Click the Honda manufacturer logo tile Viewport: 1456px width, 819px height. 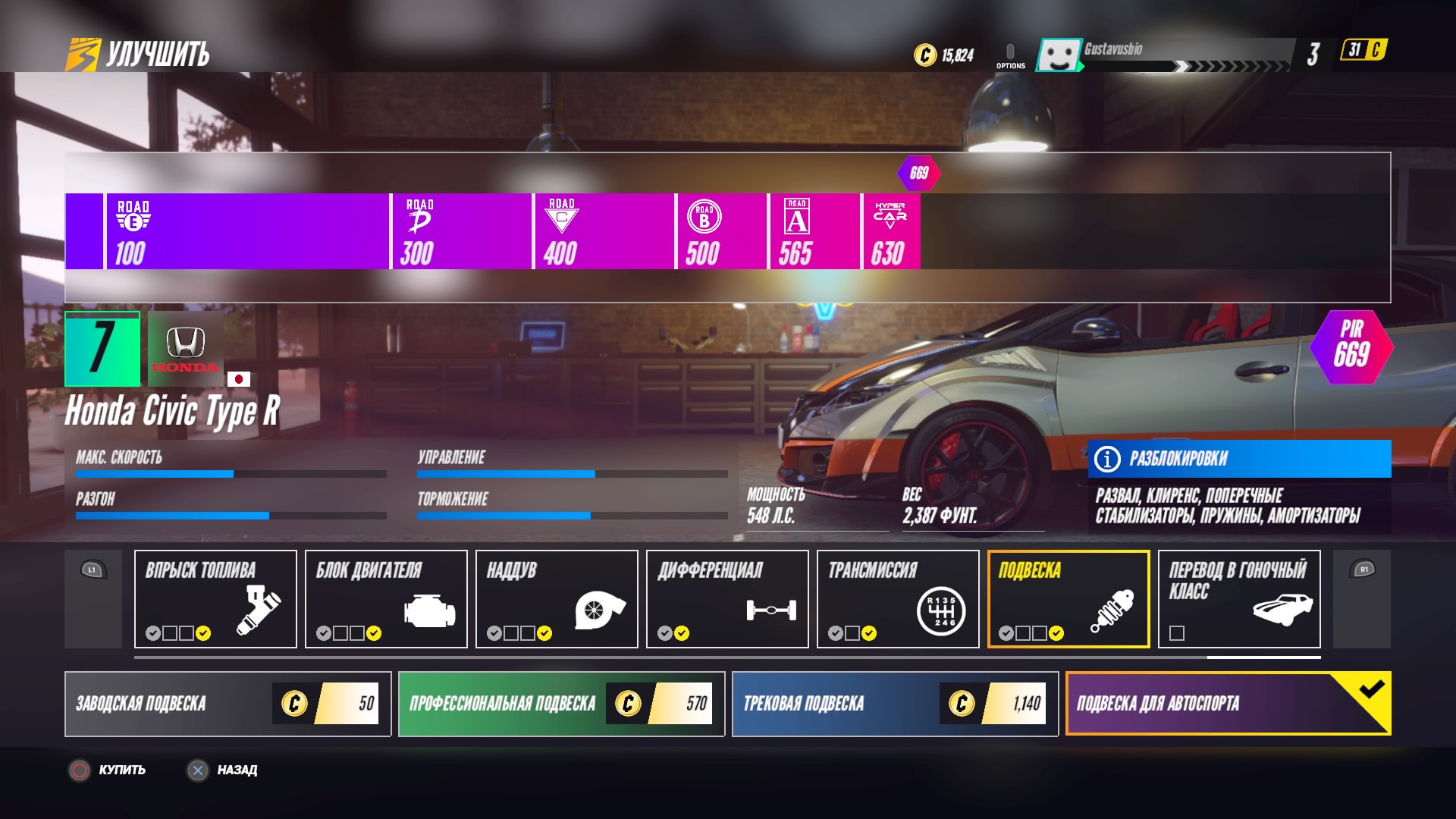pyautogui.click(x=186, y=349)
